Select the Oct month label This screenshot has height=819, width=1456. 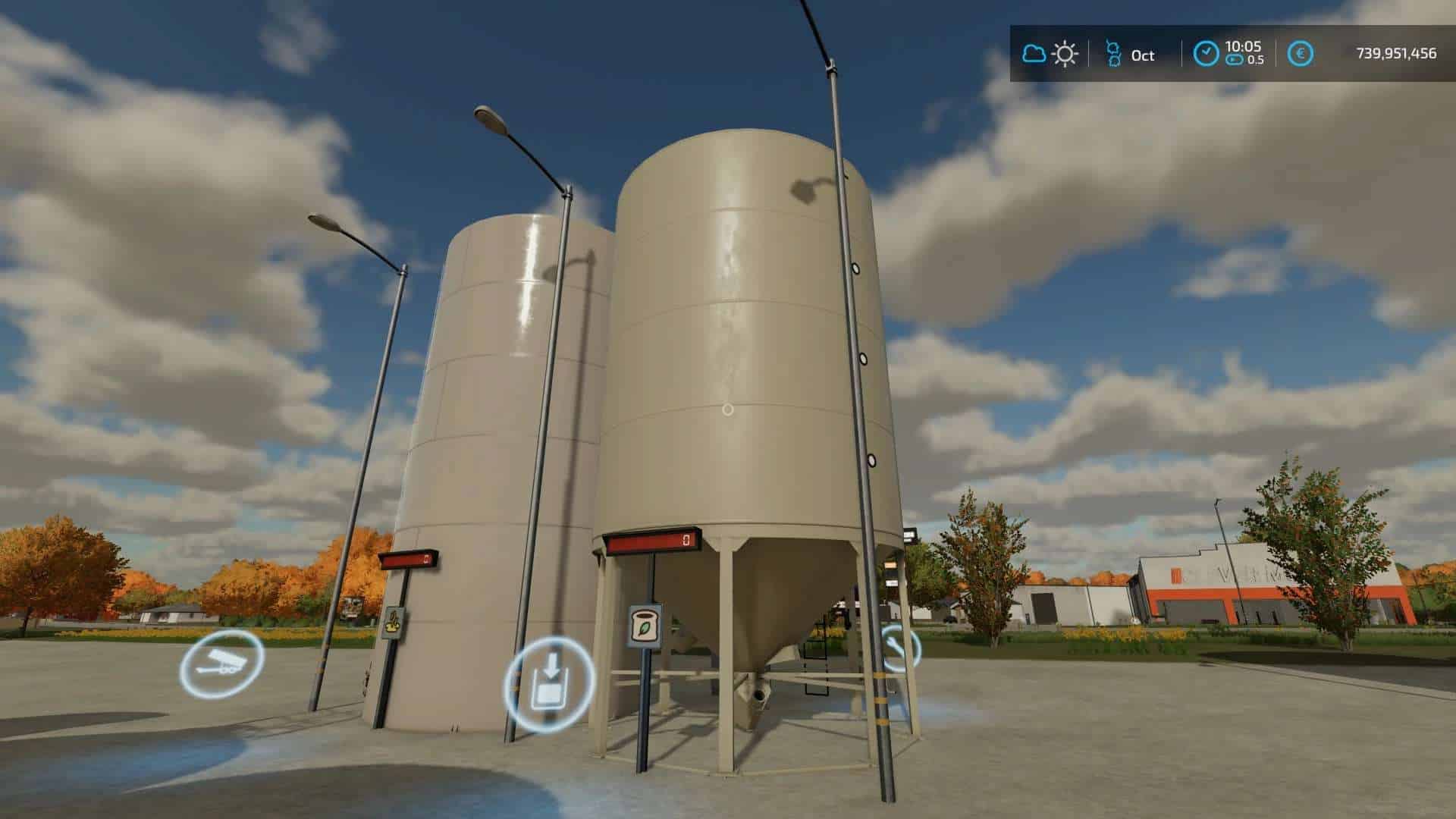(x=1143, y=55)
